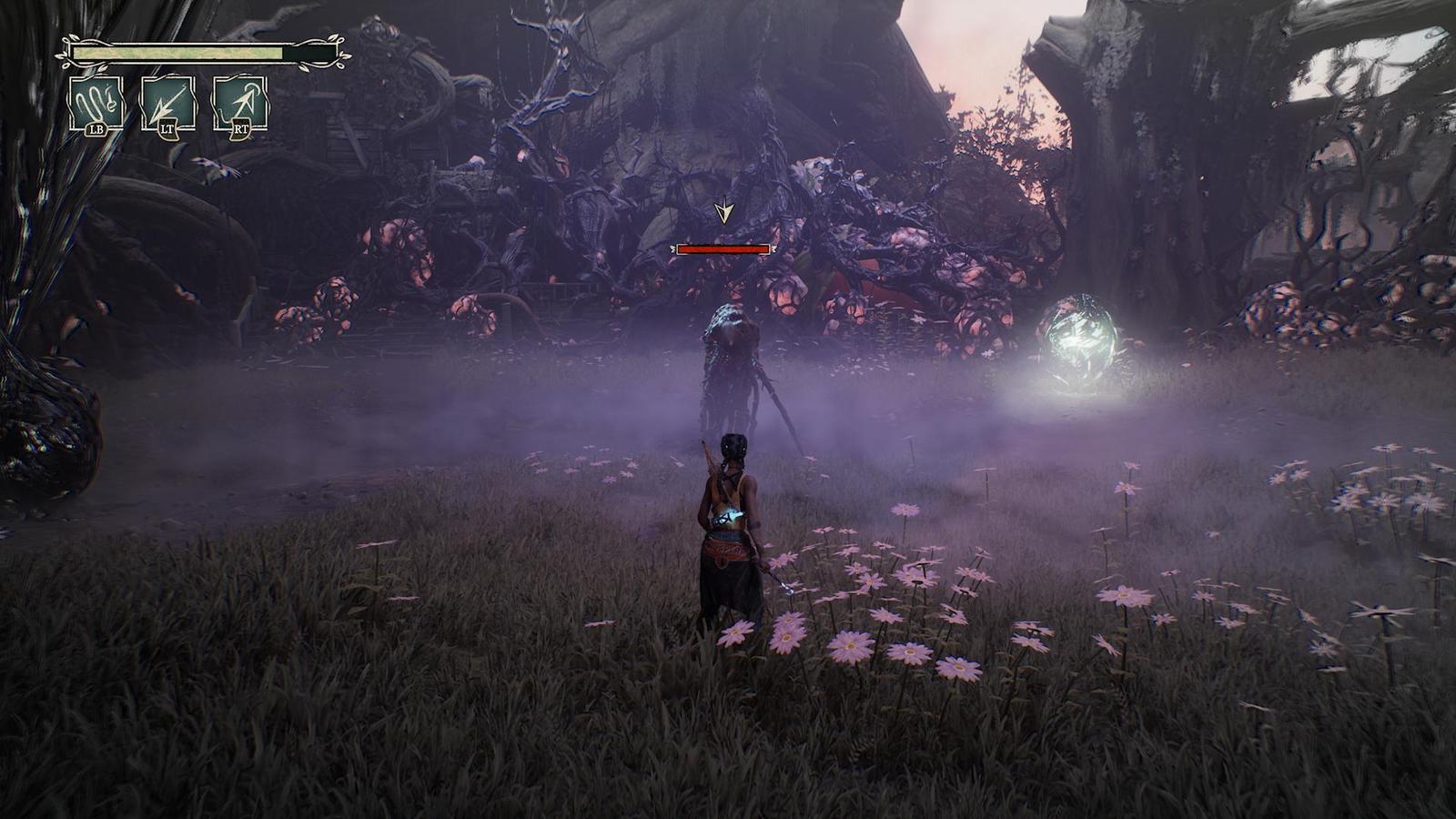Screen dimensions: 1456x819
Task: Activate the squiggly rune ability icon
Action: point(97,103)
